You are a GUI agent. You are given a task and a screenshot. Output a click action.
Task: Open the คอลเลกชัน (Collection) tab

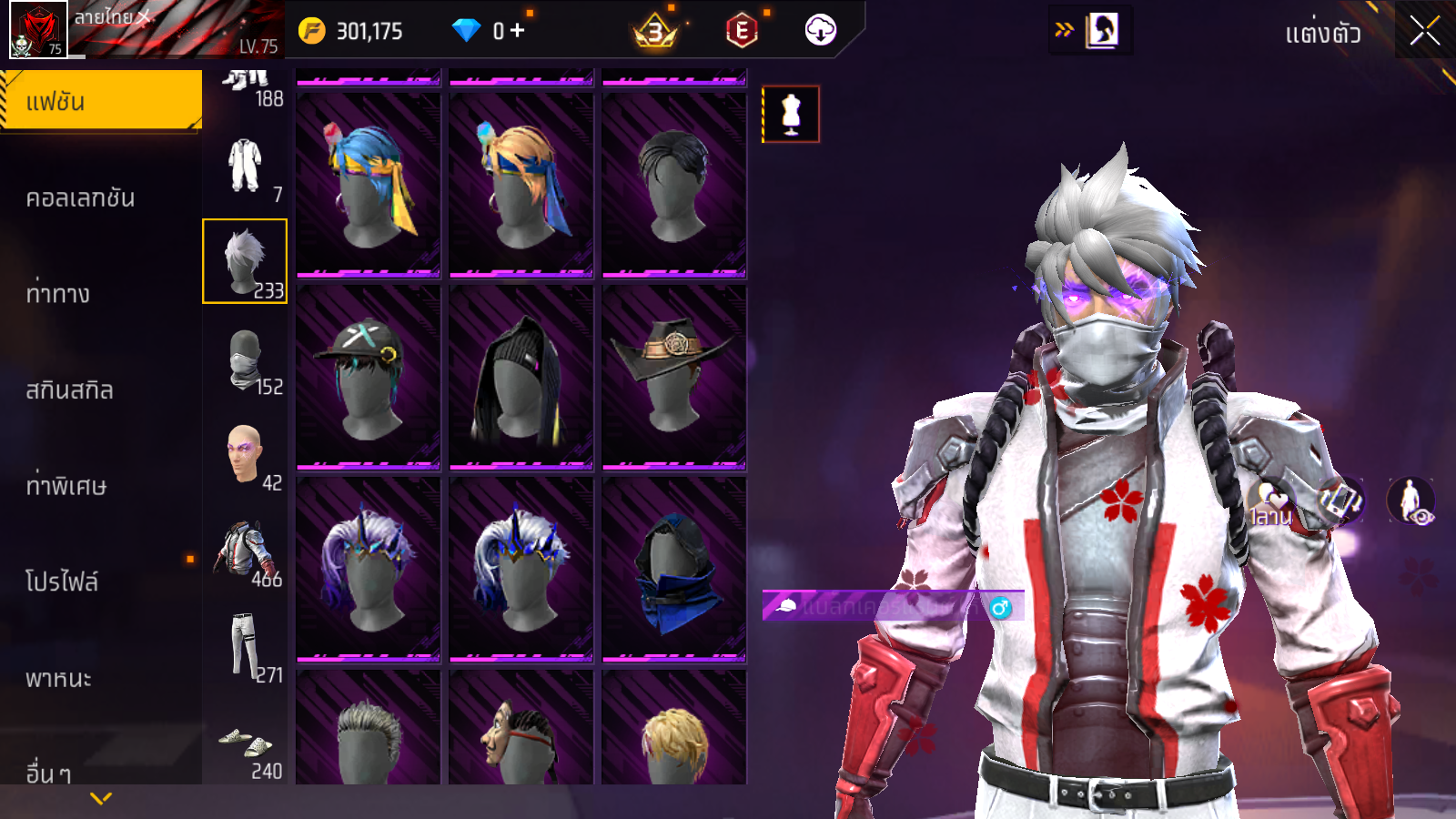80,197
